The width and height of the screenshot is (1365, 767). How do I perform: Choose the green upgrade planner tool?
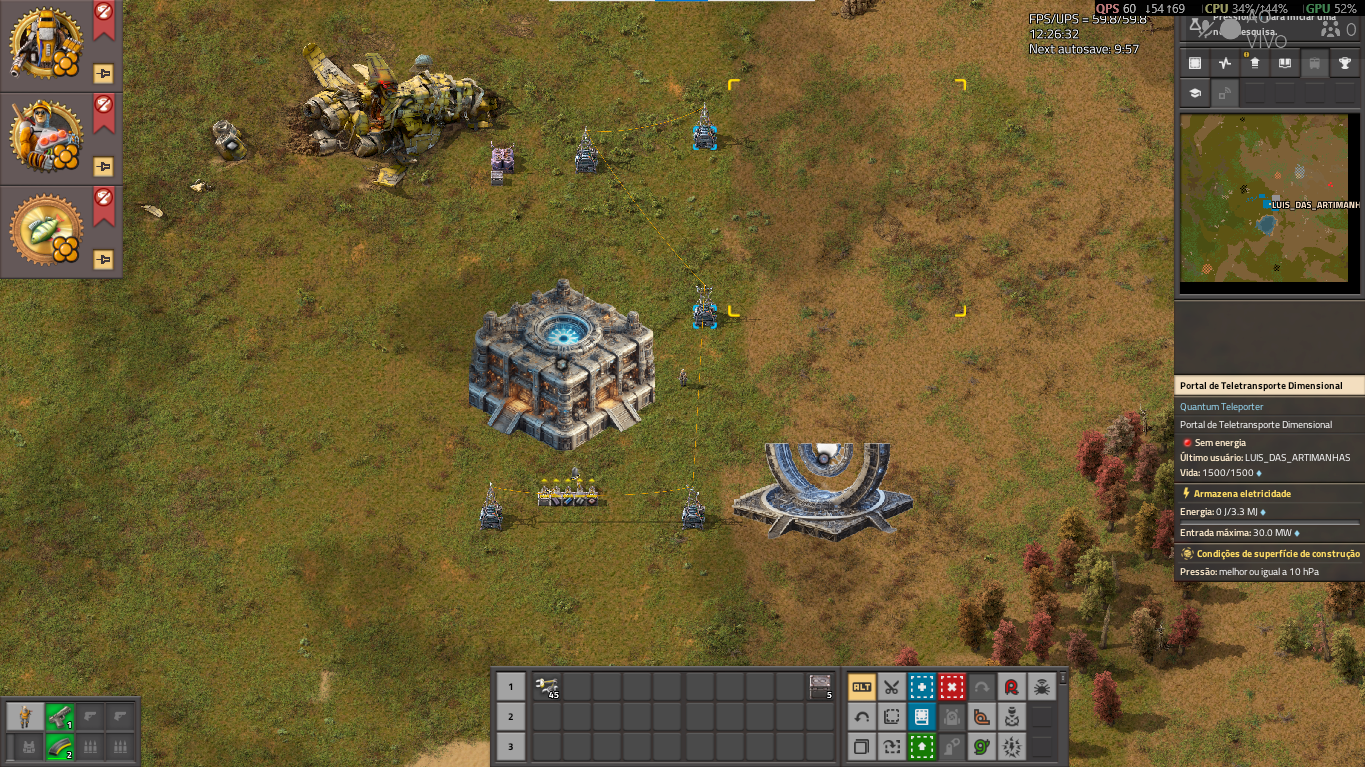(x=921, y=746)
